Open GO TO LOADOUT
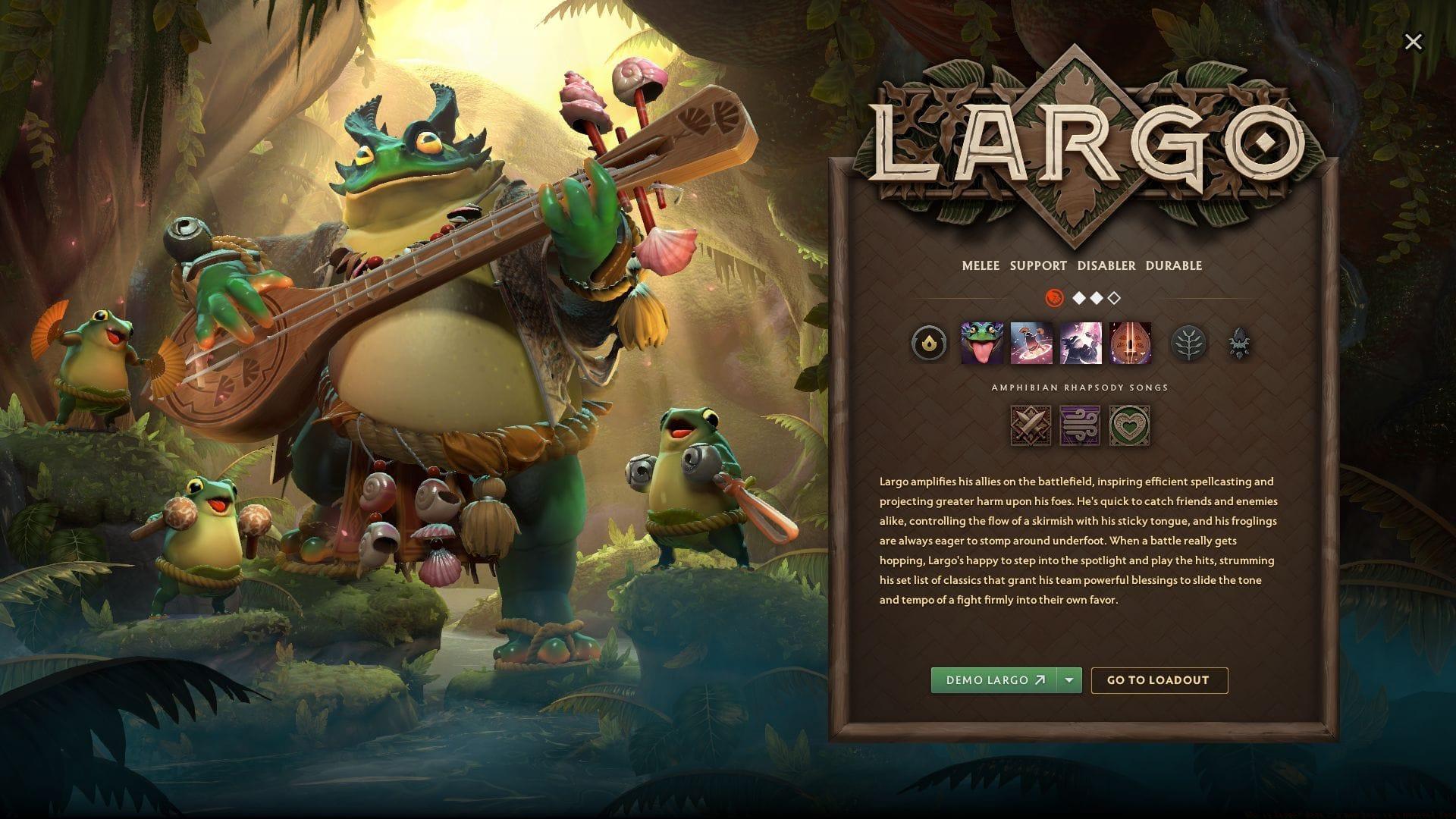This screenshot has height=819, width=1456. 1158,680
